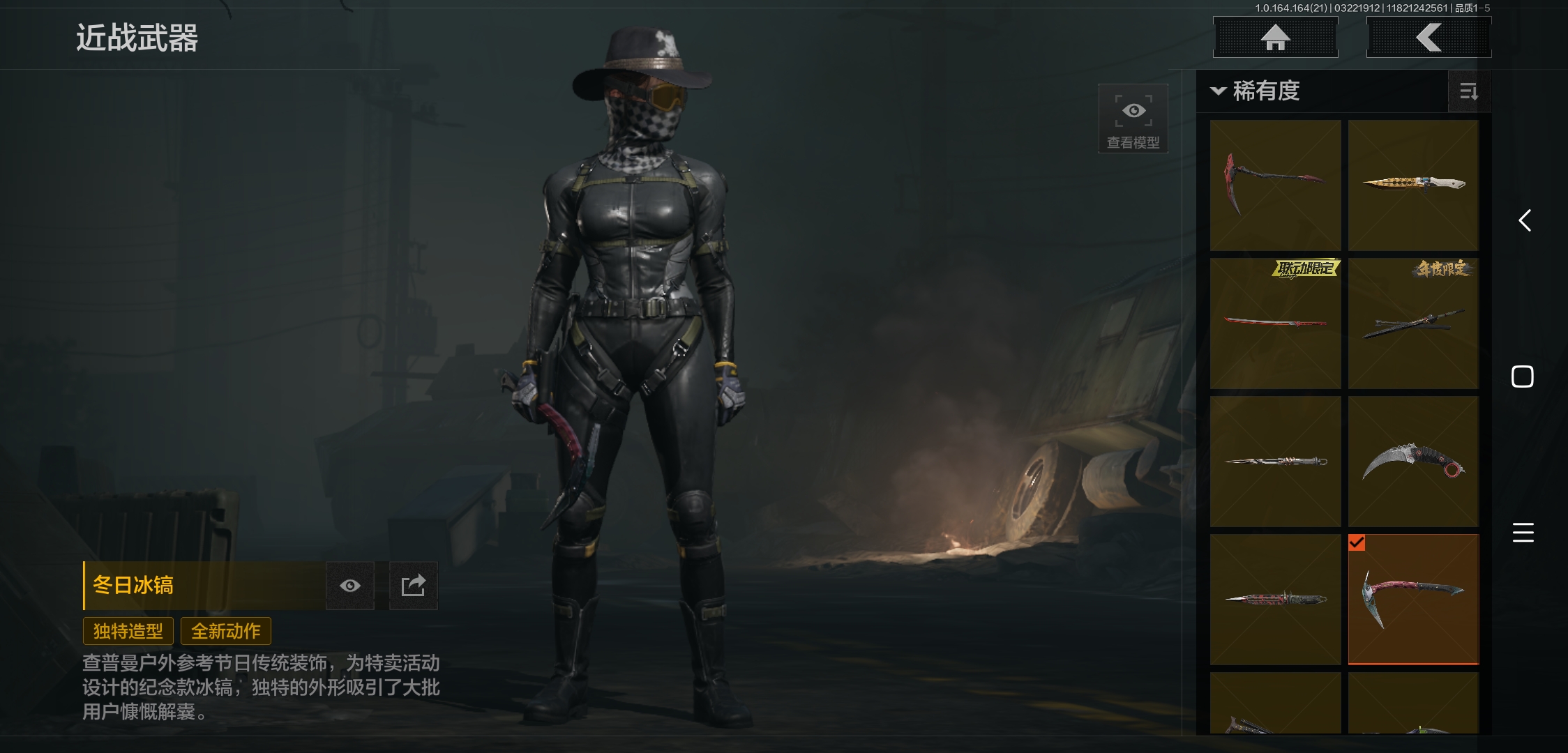Screen dimensions: 1568x753
Task: Select the silver dagger skin
Action: (1275, 461)
